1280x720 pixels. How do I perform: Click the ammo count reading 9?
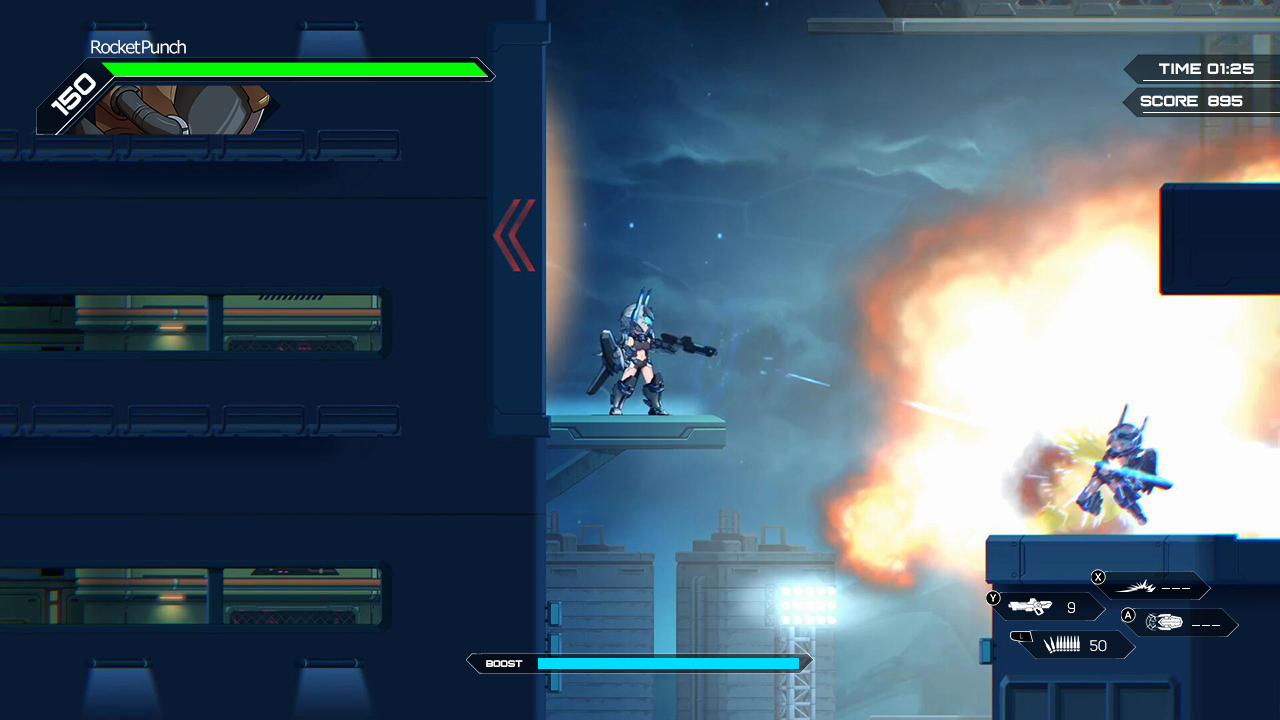point(1072,607)
